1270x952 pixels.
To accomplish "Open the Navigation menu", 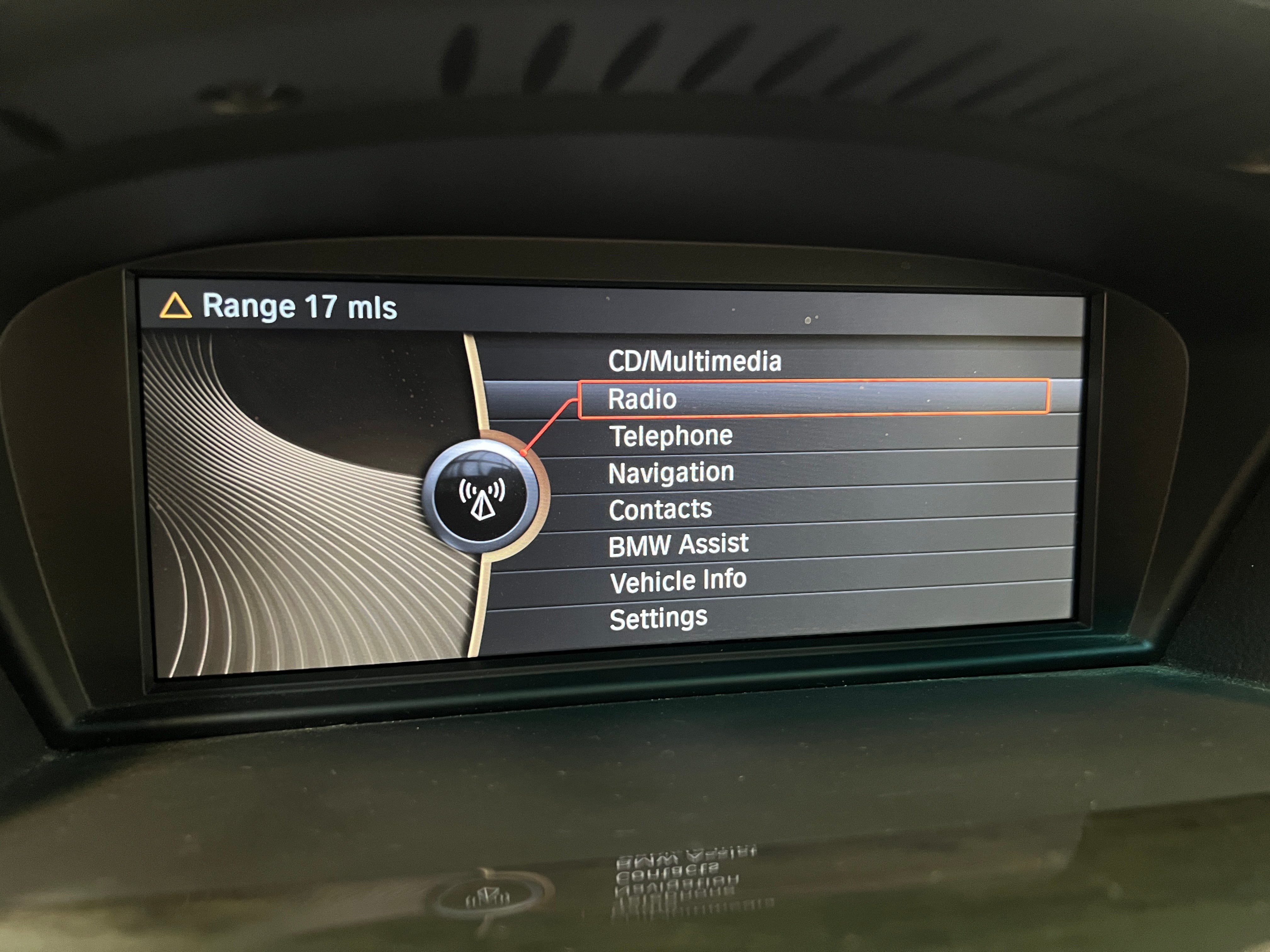I will point(671,473).
